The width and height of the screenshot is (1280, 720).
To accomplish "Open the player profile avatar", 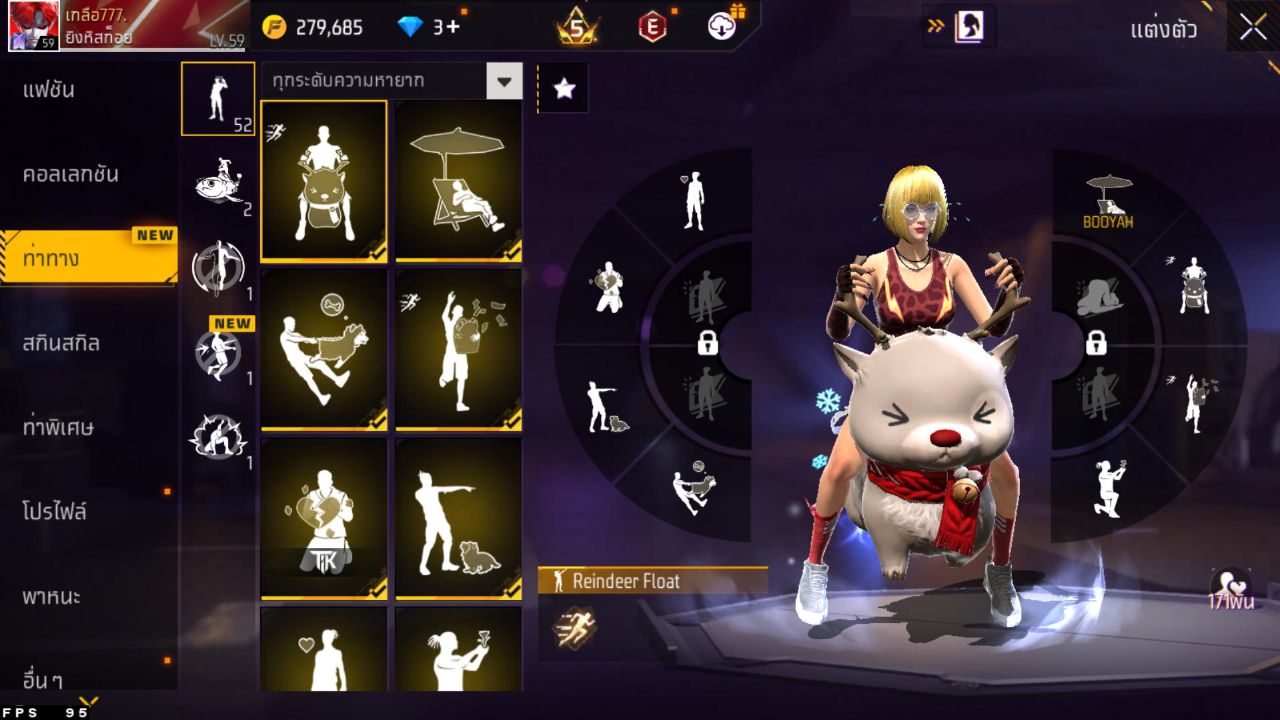I will click(x=33, y=26).
